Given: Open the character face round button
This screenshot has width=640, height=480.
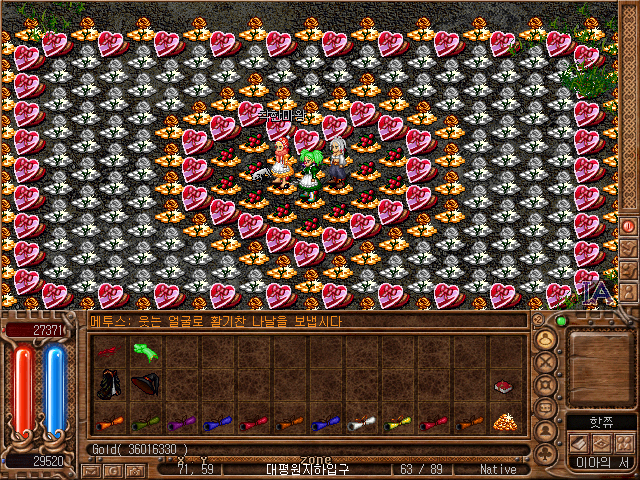Looking at the screenshot, I should (546, 339).
